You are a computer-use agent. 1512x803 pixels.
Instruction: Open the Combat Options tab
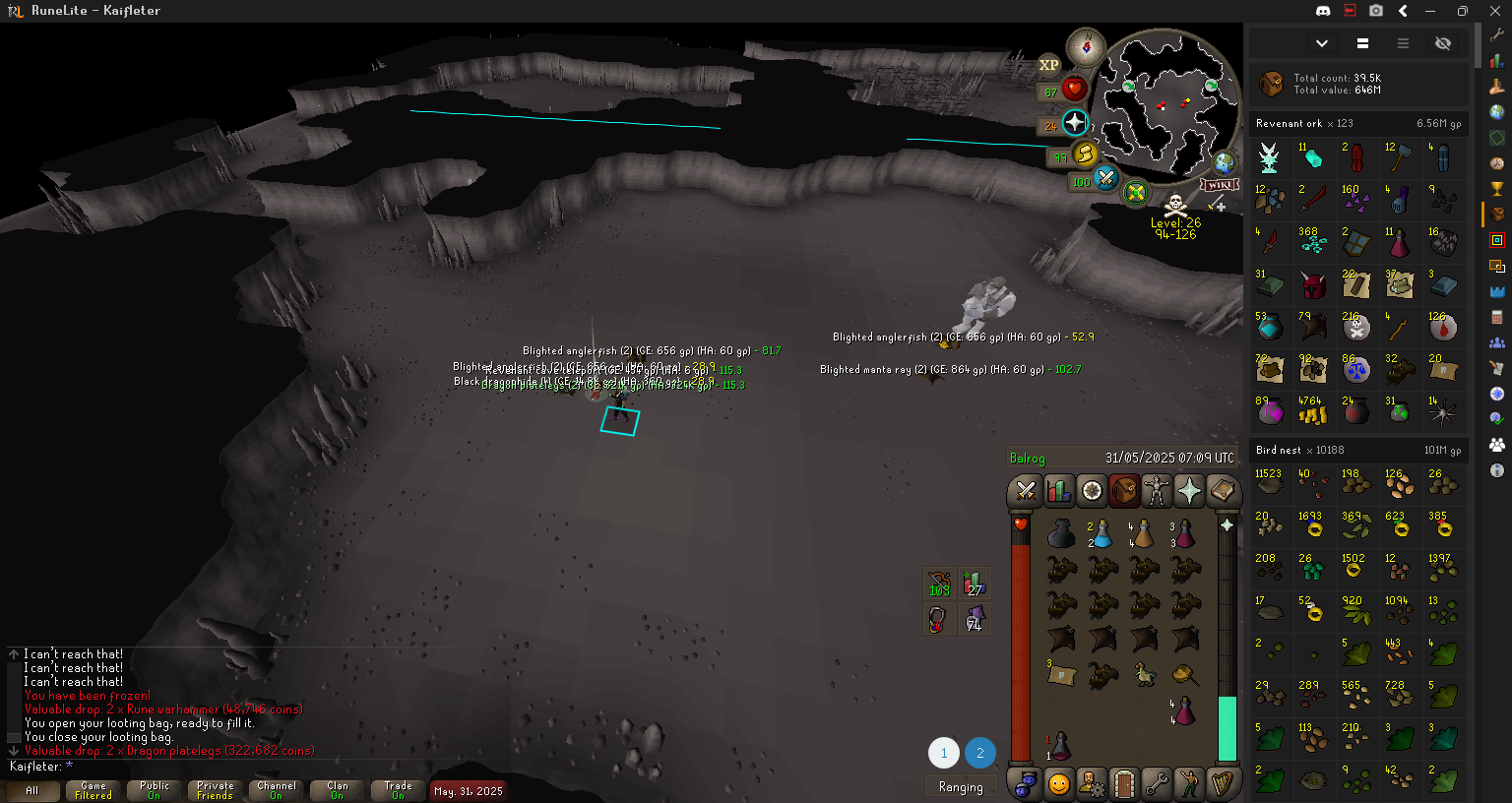(x=1026, y=490)
